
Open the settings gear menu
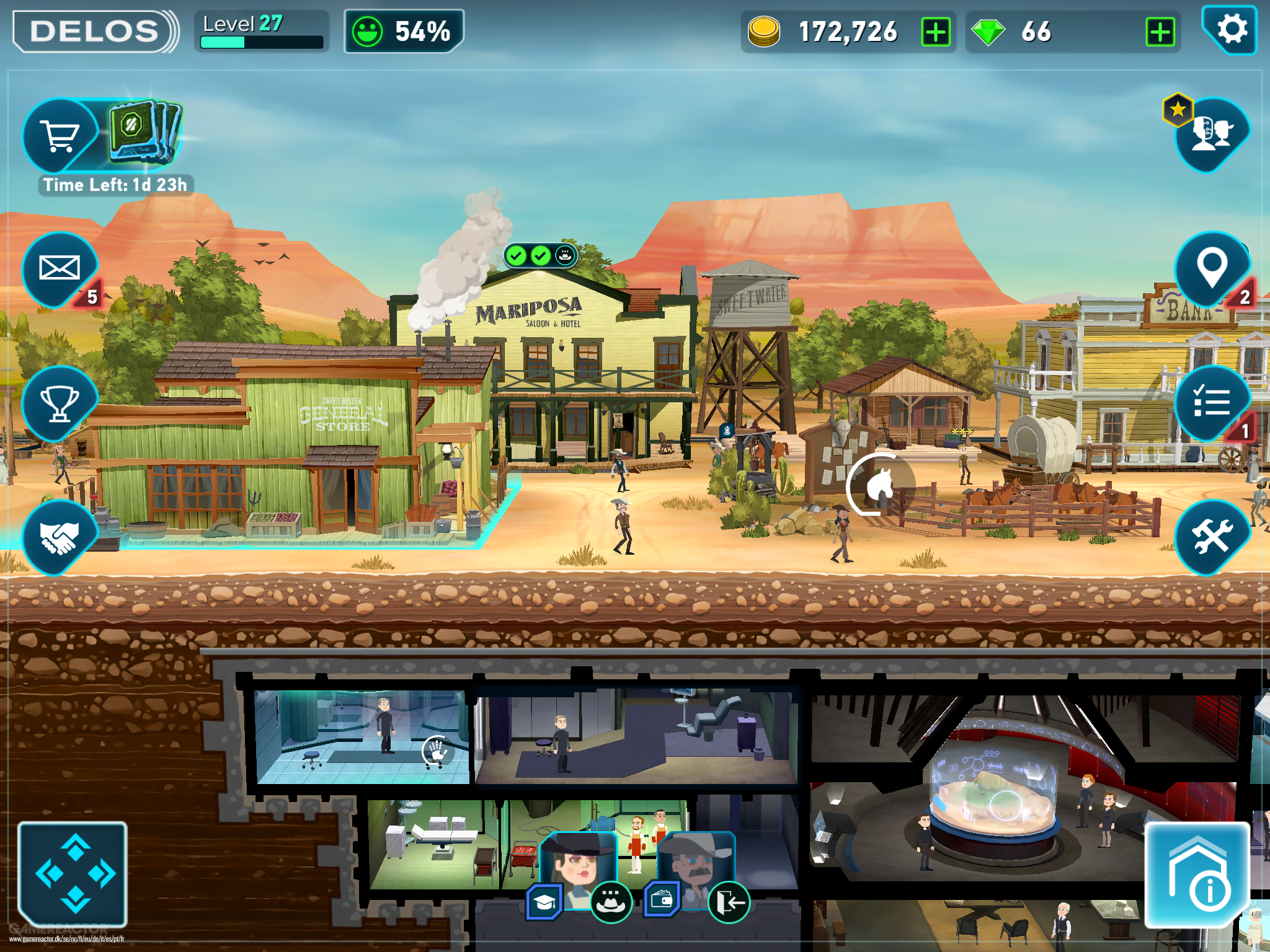[x=1230, y=30]
